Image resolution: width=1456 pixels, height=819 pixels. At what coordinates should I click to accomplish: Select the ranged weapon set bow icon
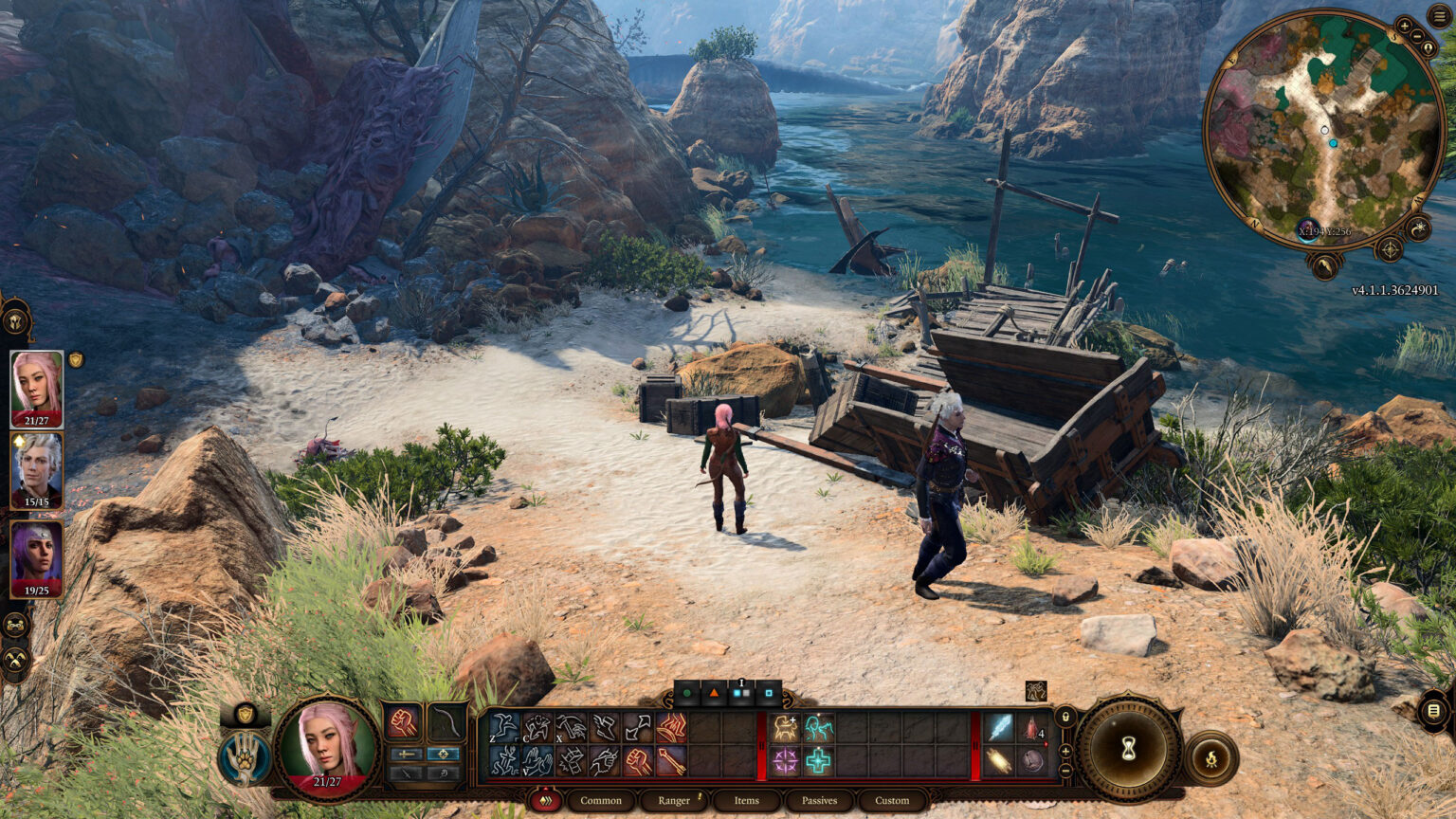pyautogui.click(x=446, y=723)
